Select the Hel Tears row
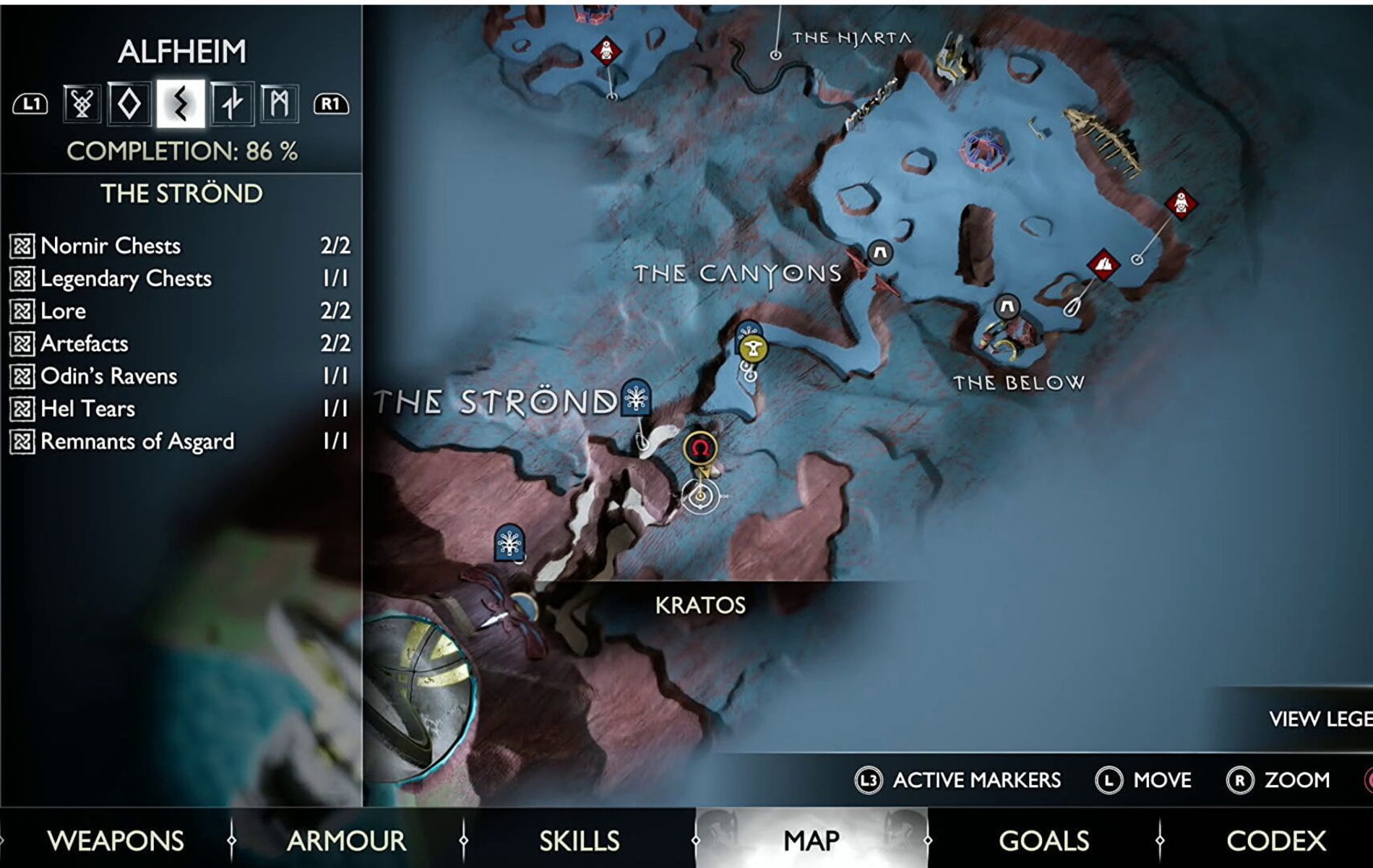The width and height of the screenshot is (1373, 868). pyautogui.click(x=179, y=408)
